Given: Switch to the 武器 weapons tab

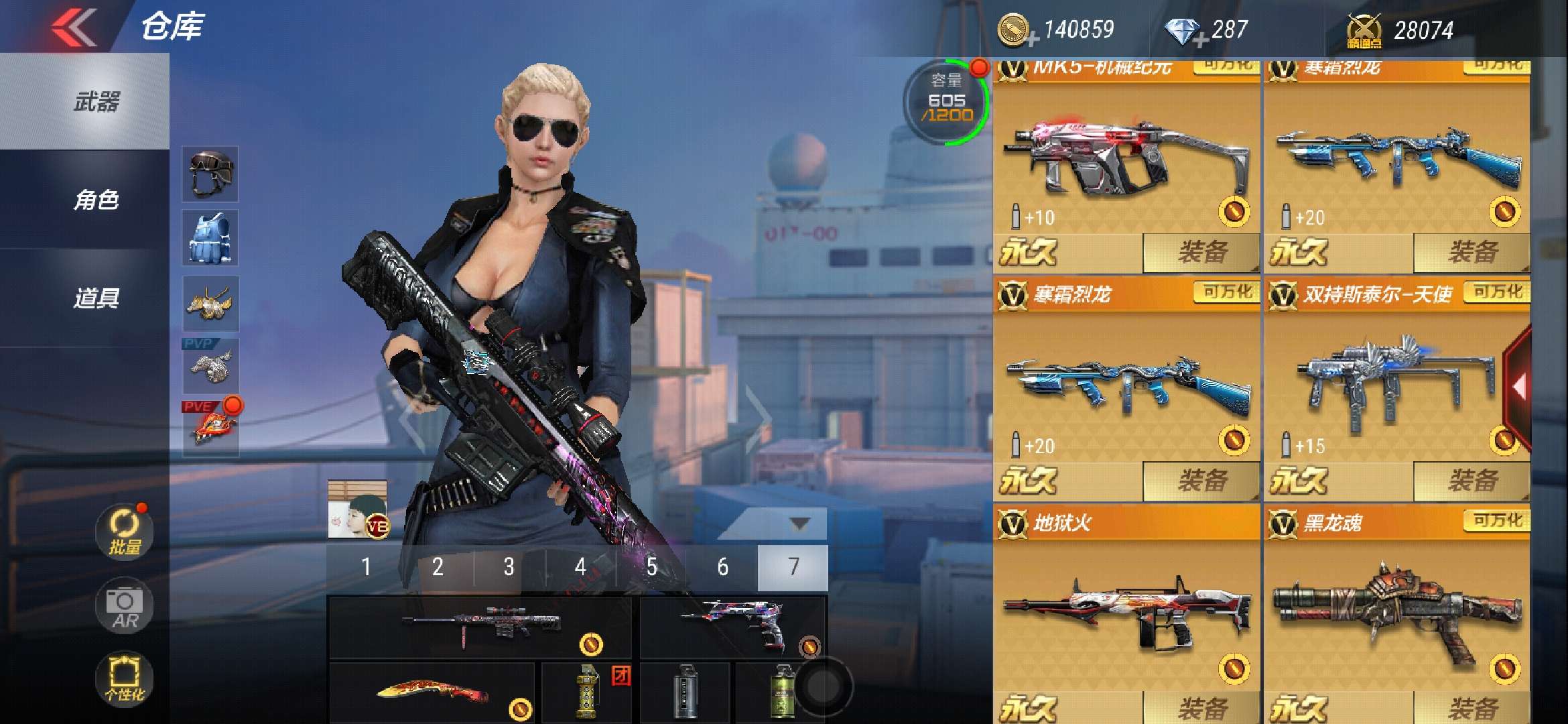Looking at the screenshot, I should click(x=96, y=102).
